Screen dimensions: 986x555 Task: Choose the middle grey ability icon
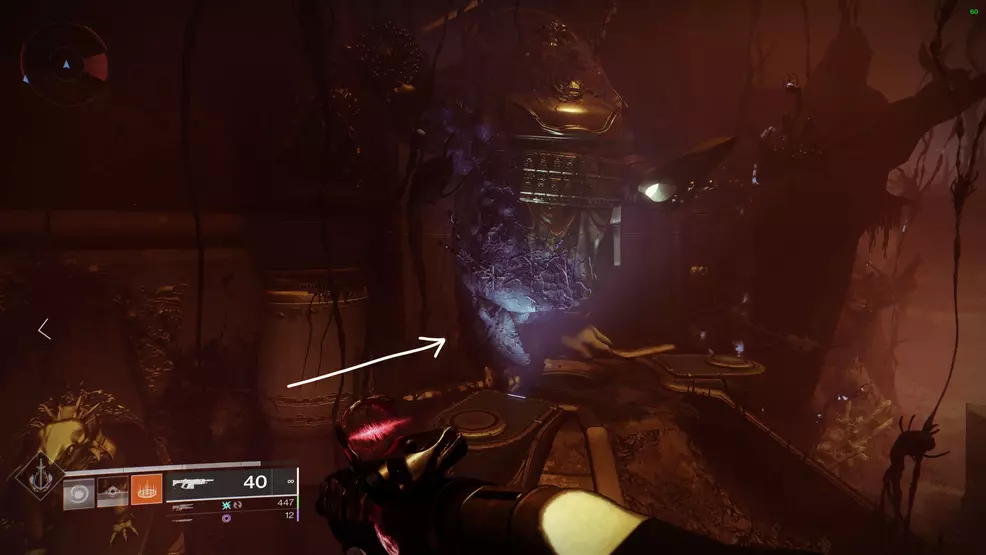[112, 491]
